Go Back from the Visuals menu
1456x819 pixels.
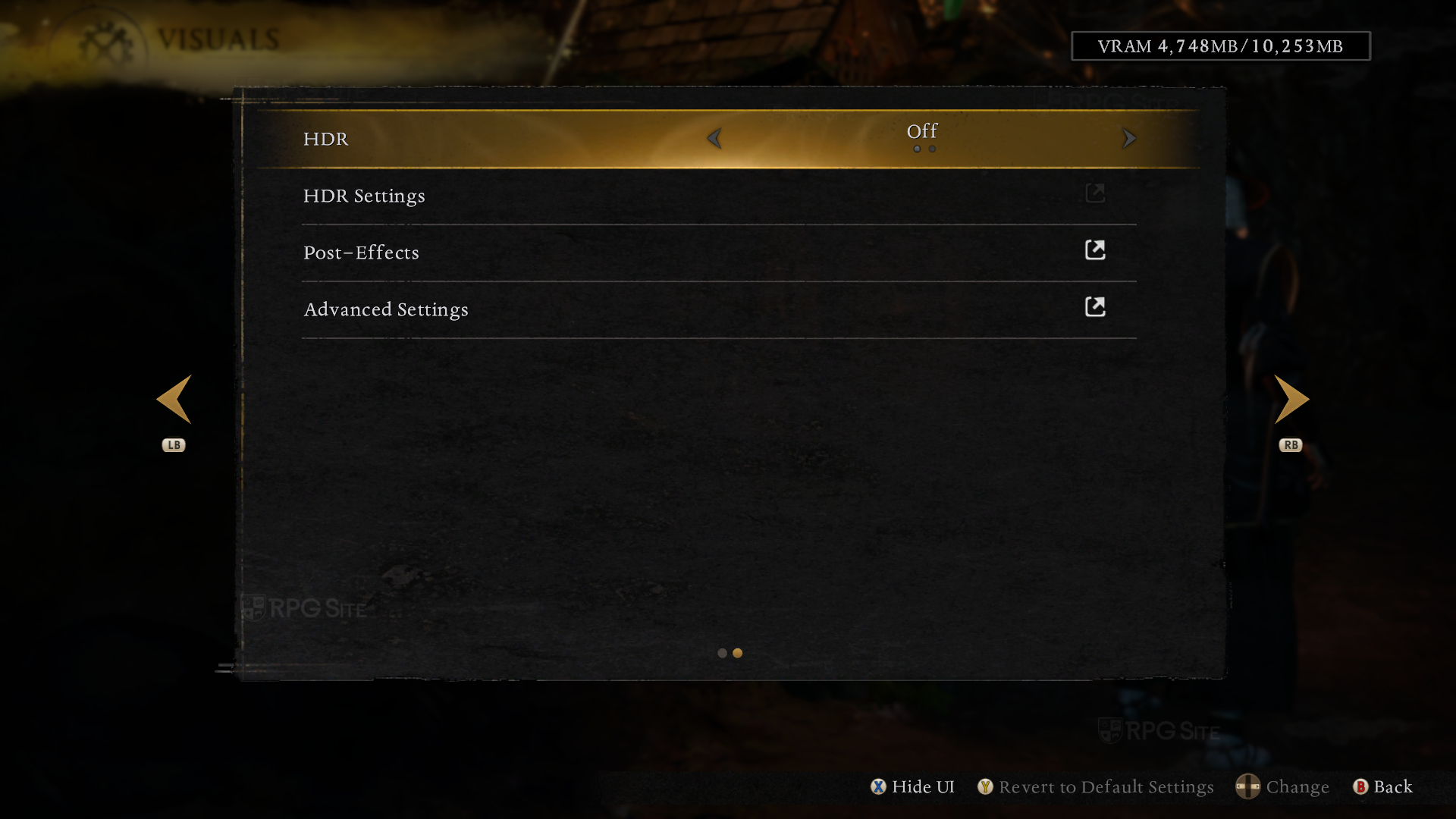click(1383, 787)
